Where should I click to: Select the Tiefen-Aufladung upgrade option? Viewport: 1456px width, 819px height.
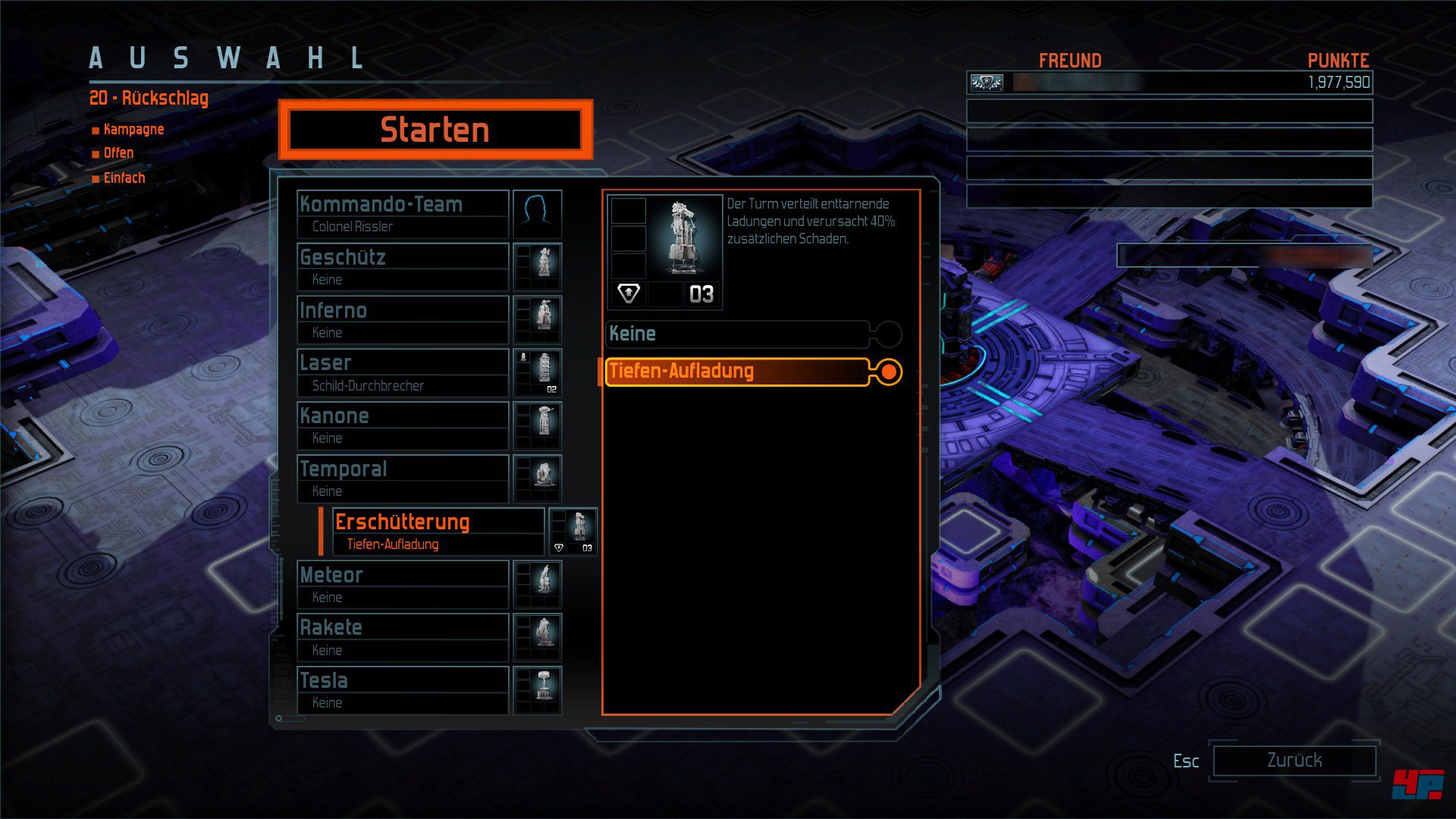(x=737, y=372)
